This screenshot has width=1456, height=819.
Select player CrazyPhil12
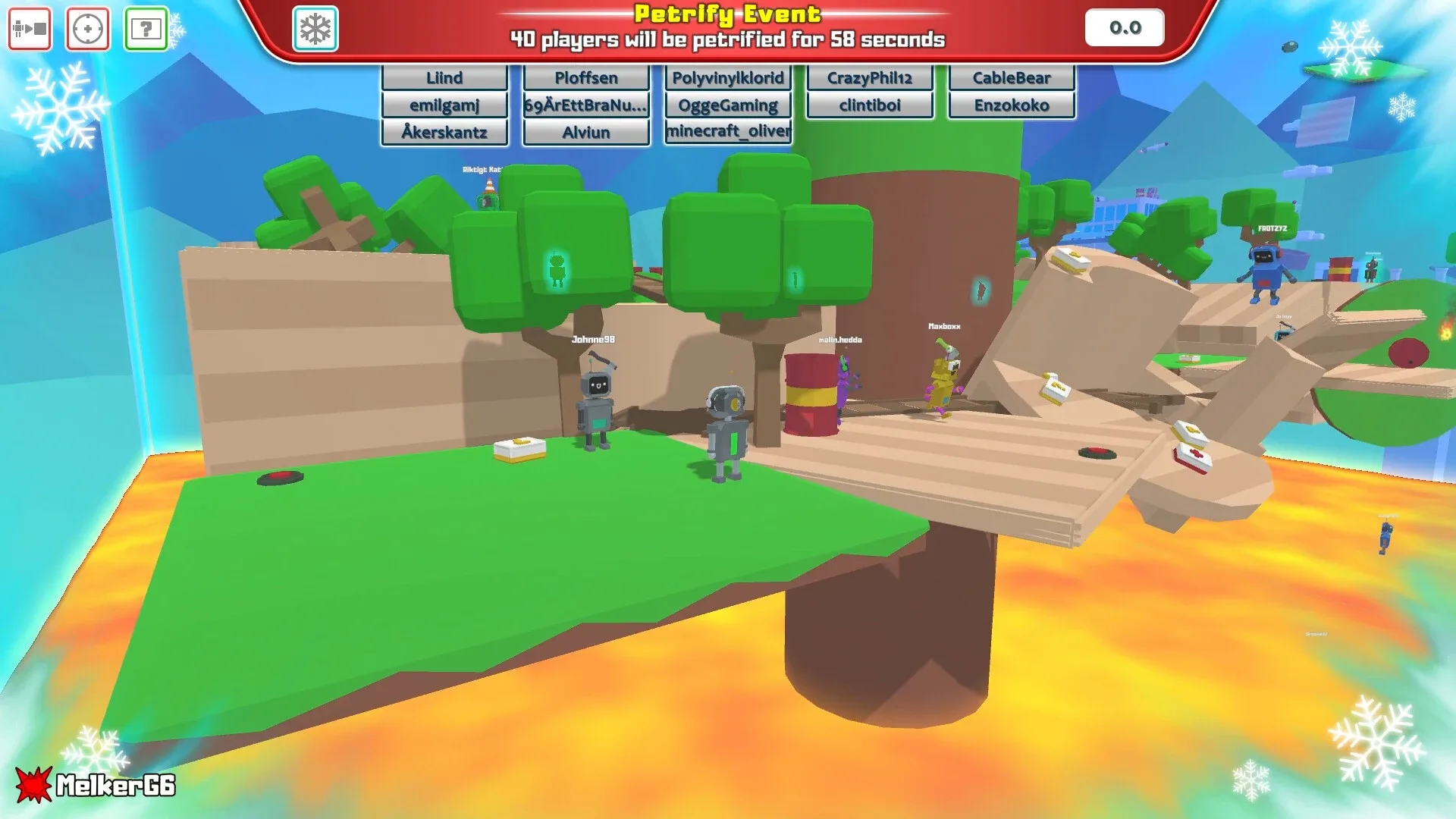click(869, 77)
